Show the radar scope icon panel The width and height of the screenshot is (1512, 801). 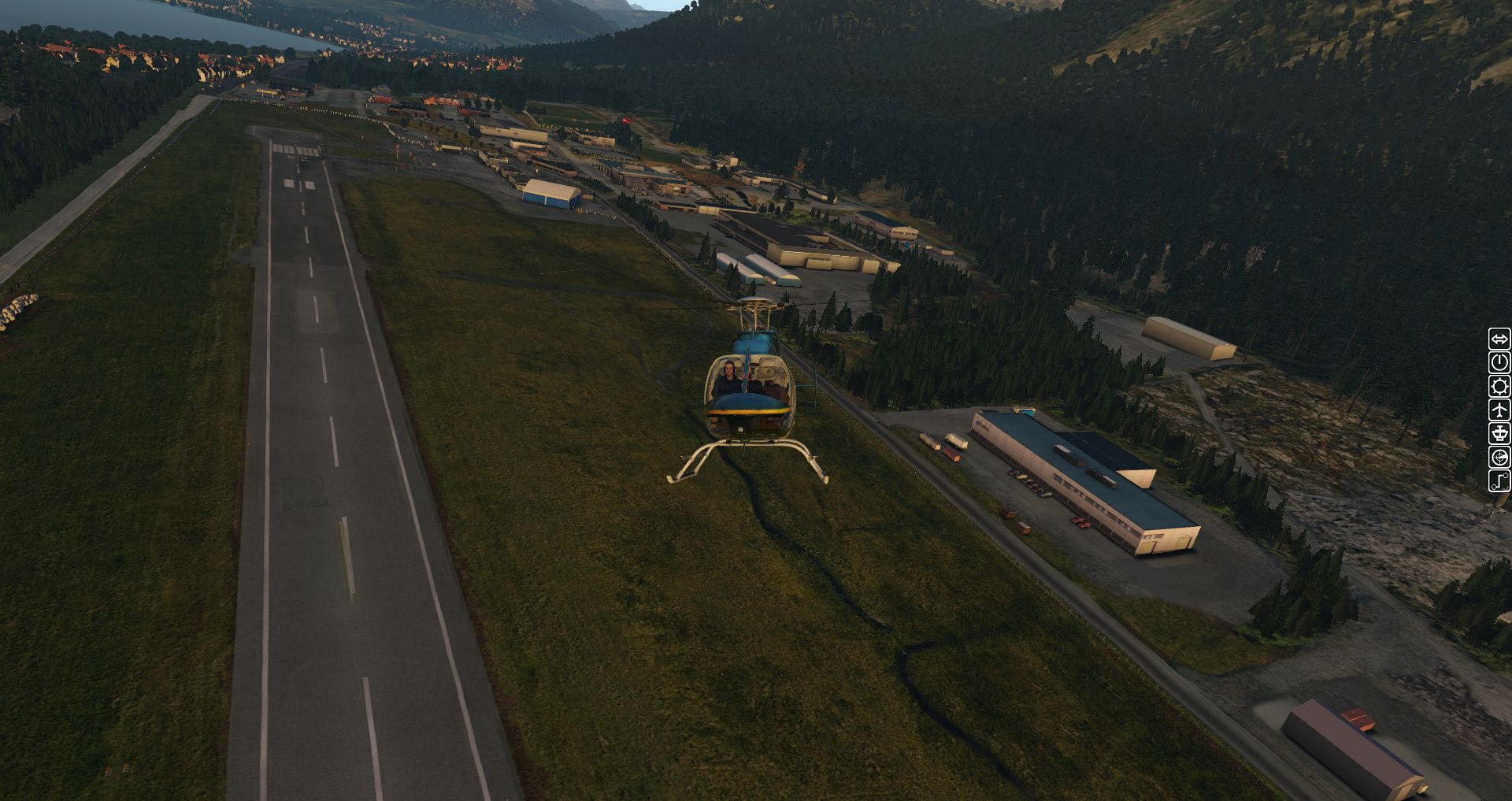click(1499, 457)
